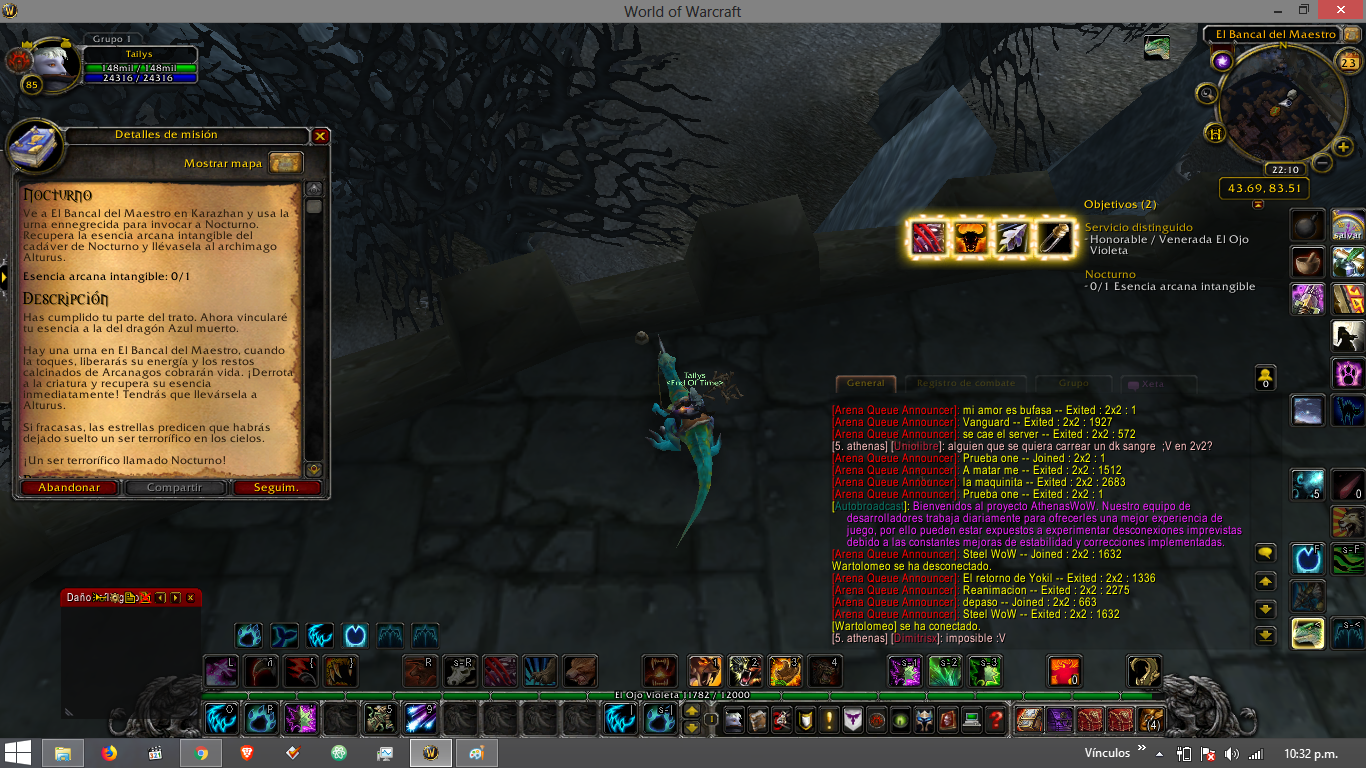Image resolution: width=1366 pixels, height=768 pixels.
Task: Click the bomb icon on right action bar
Action: (x=1306, y=226)
